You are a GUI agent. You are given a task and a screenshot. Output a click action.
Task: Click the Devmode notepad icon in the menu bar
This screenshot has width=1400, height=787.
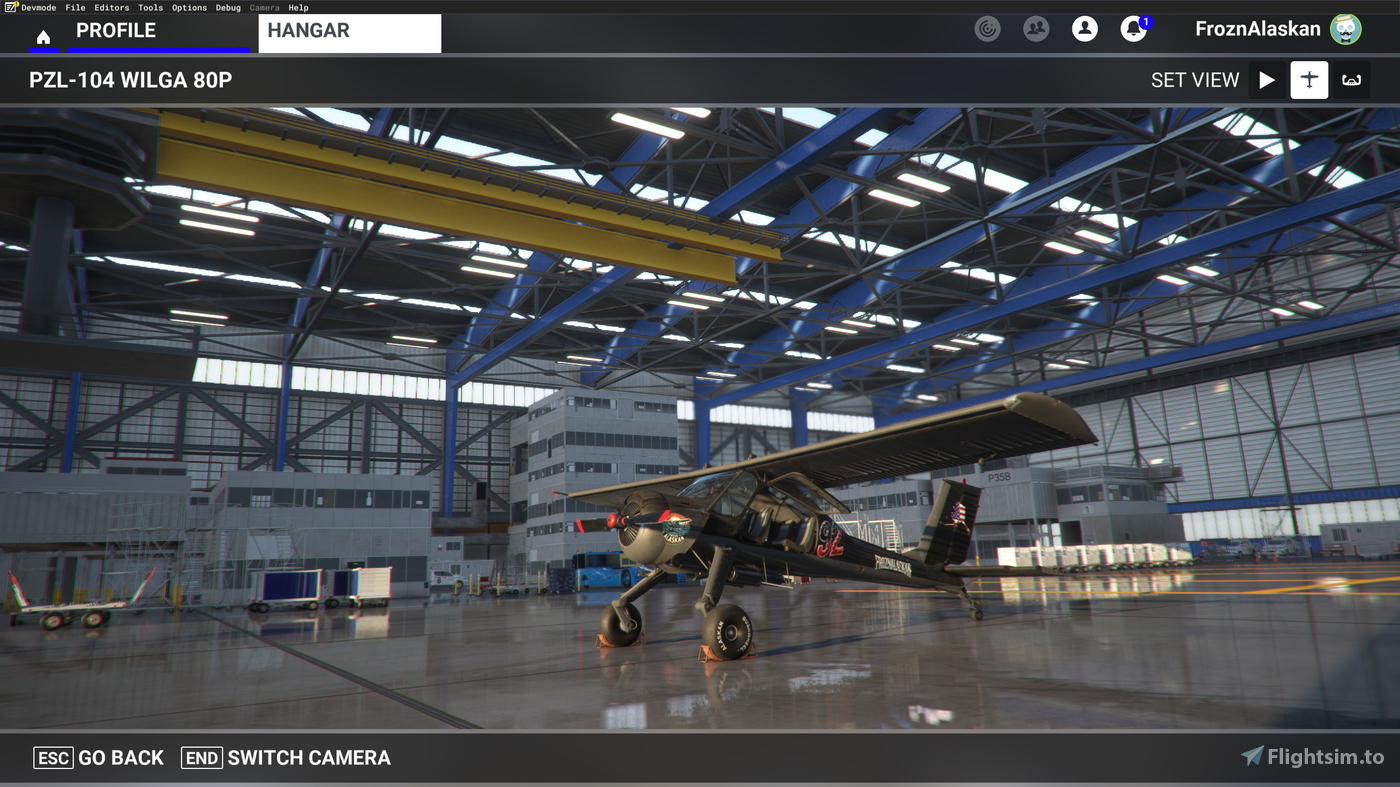click(10, 7)
